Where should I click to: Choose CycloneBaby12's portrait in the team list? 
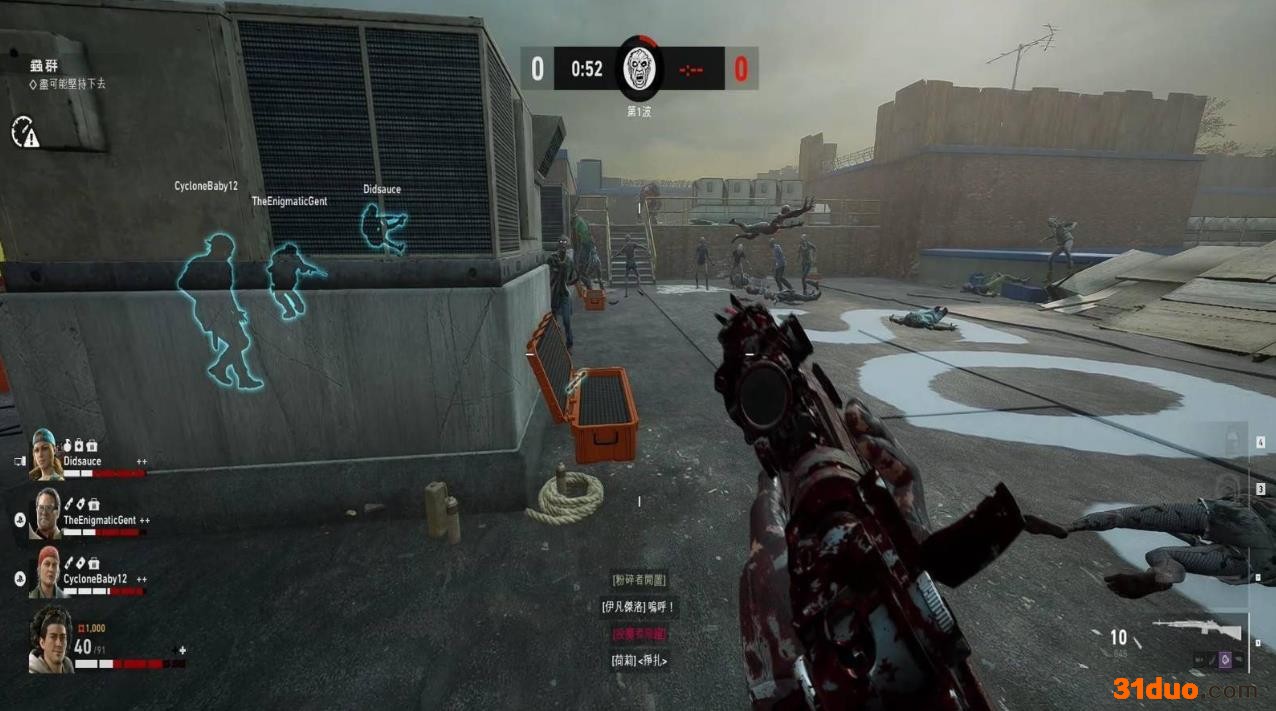point(46,572)
